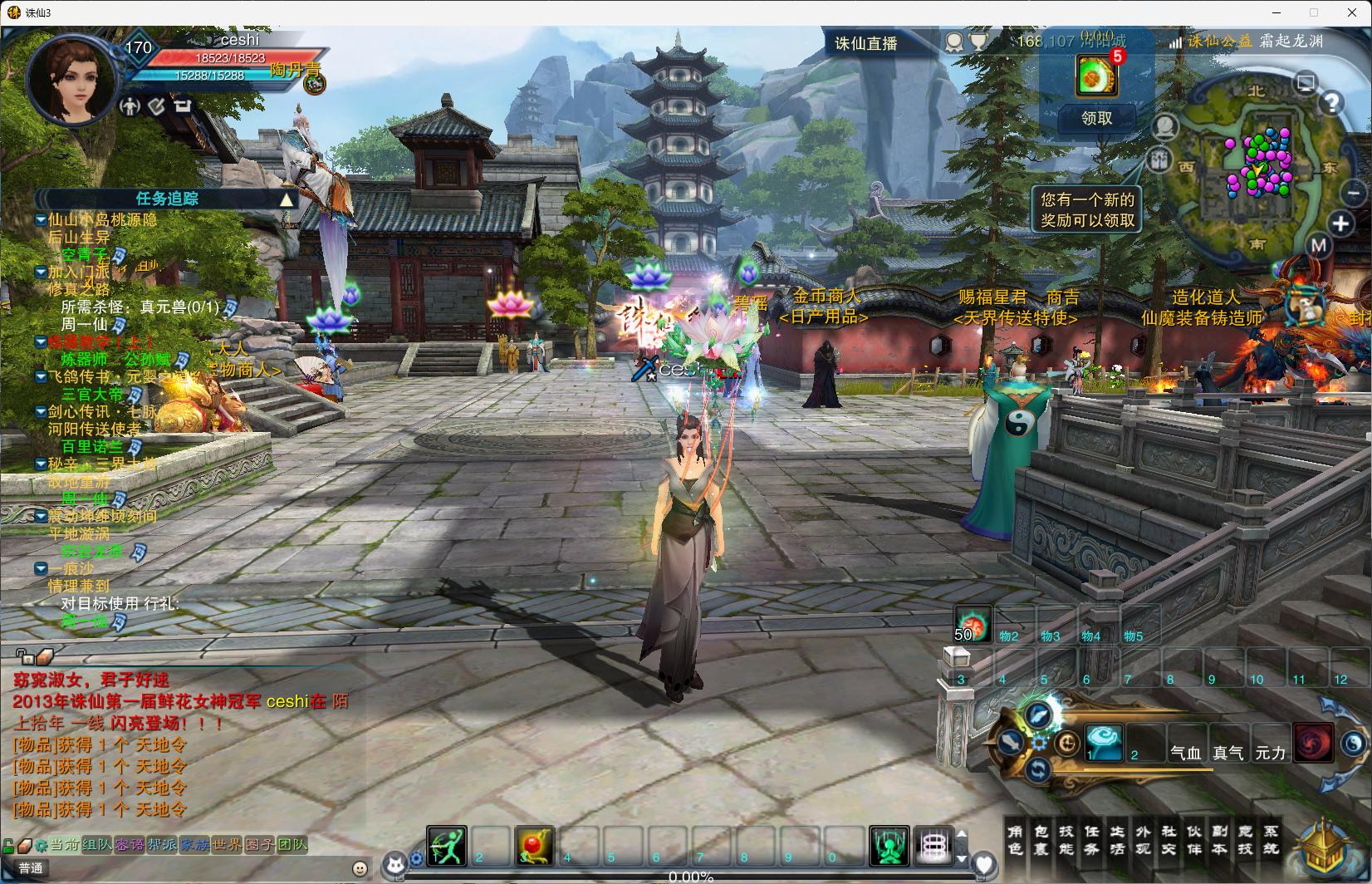Open the 技能 skills menu
The width and height of the screenshot is (1372, 884).
click(x=1066, y=839)
